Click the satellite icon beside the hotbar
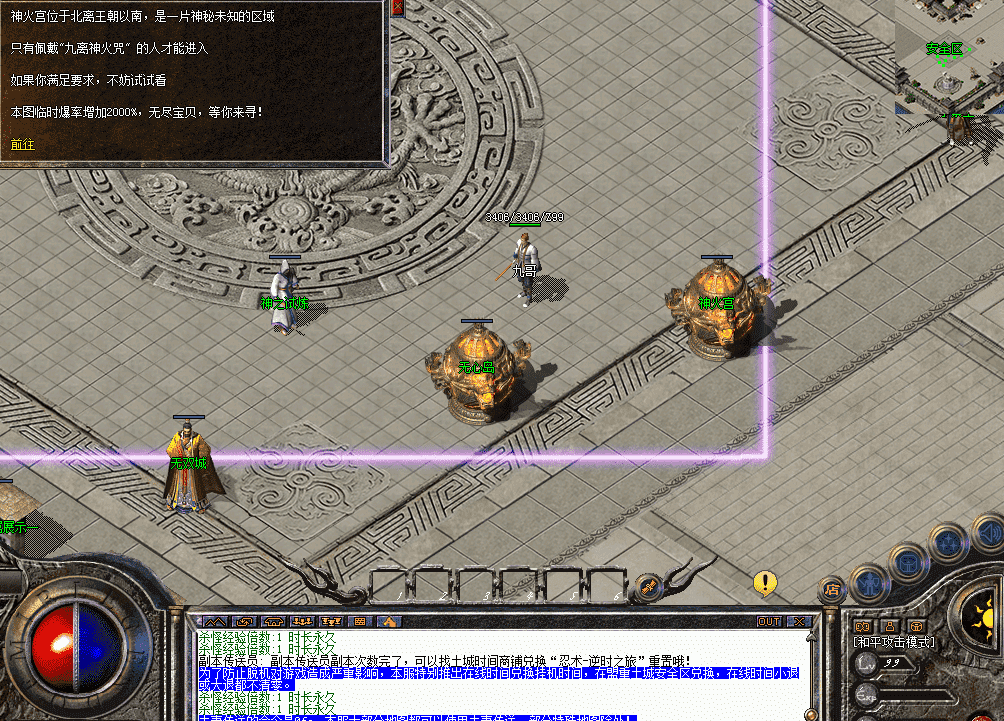The width and height of the screenshot is (1004, 721). pyautogui.click(x=647, y=582)
